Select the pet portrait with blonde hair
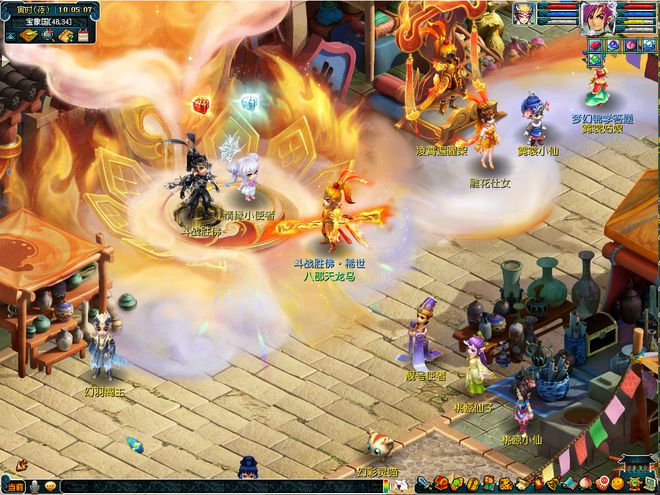The width and height of the screenshot is (660, 495). coord(524,13)
